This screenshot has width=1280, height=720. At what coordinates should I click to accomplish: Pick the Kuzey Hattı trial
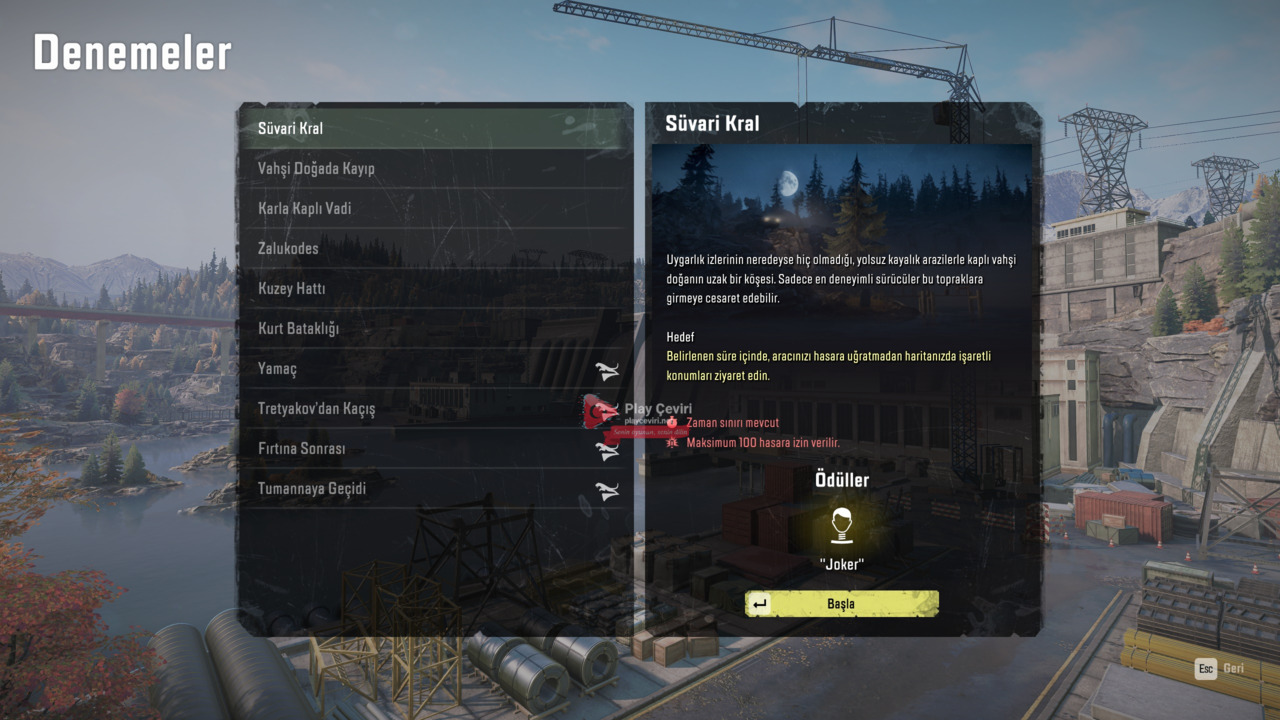pos(435,288)
